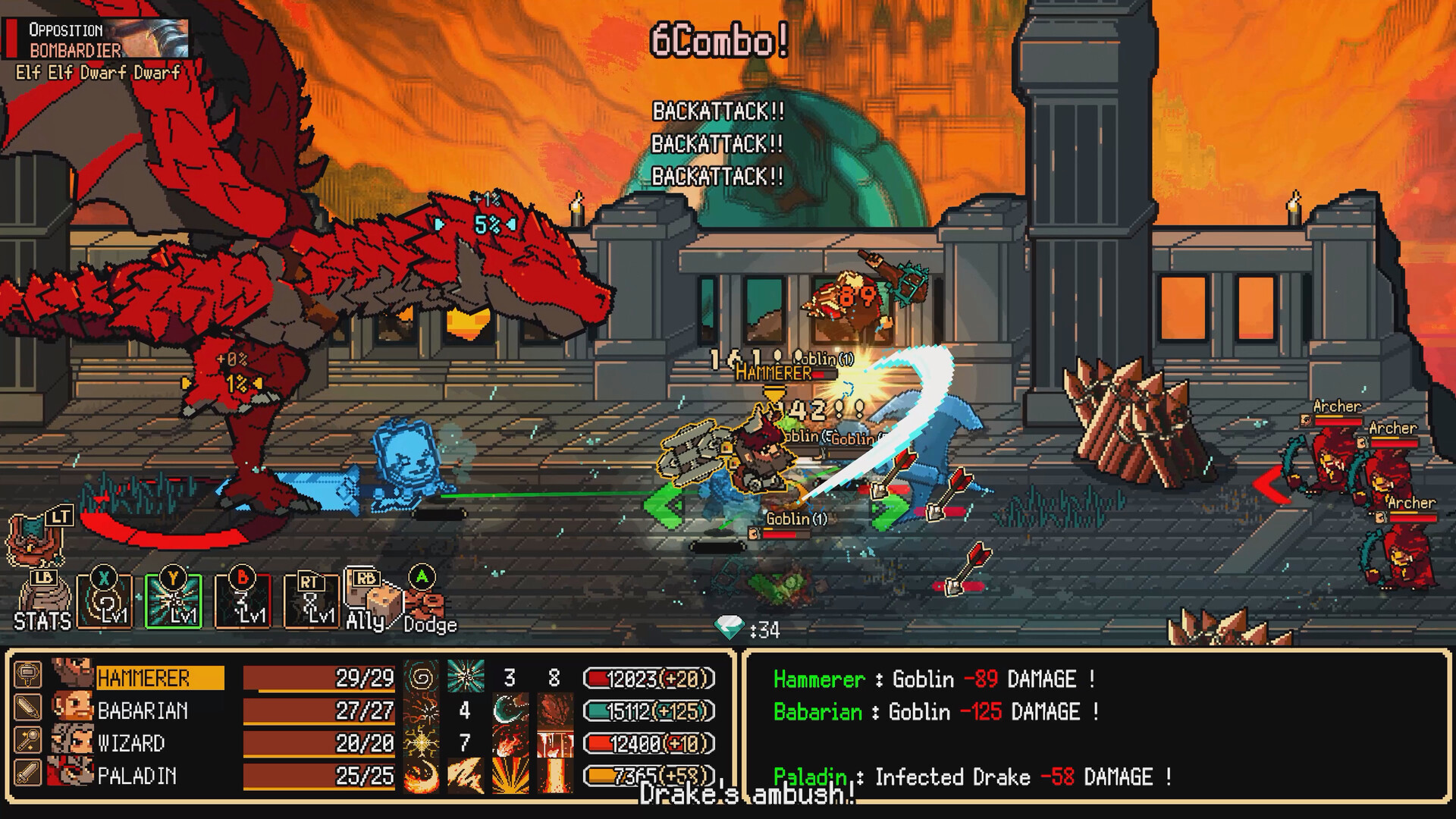This screenshot has width=1456, height=819.
Task: Click the Hammerer Goblin damage log entry
Action: point(925,679)
